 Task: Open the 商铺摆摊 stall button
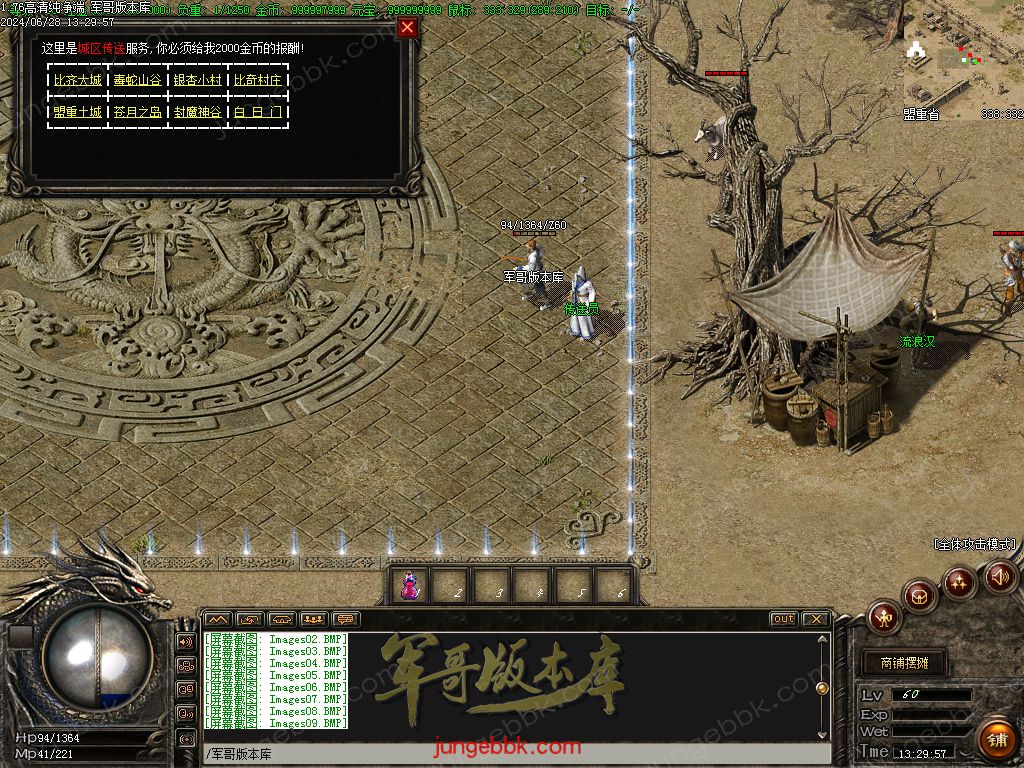(x=901, y=663)
